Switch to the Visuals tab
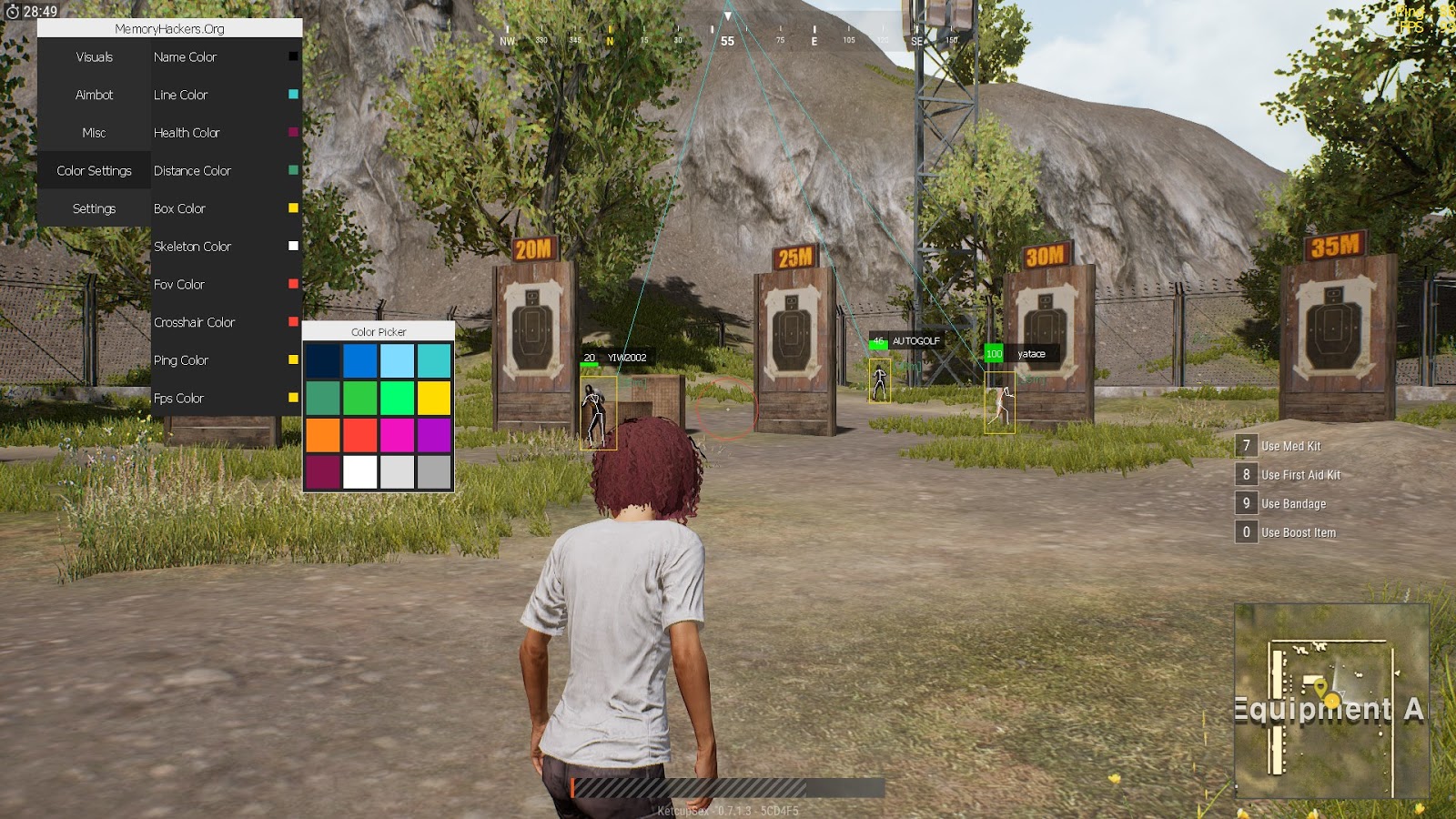 pos(93,56)
